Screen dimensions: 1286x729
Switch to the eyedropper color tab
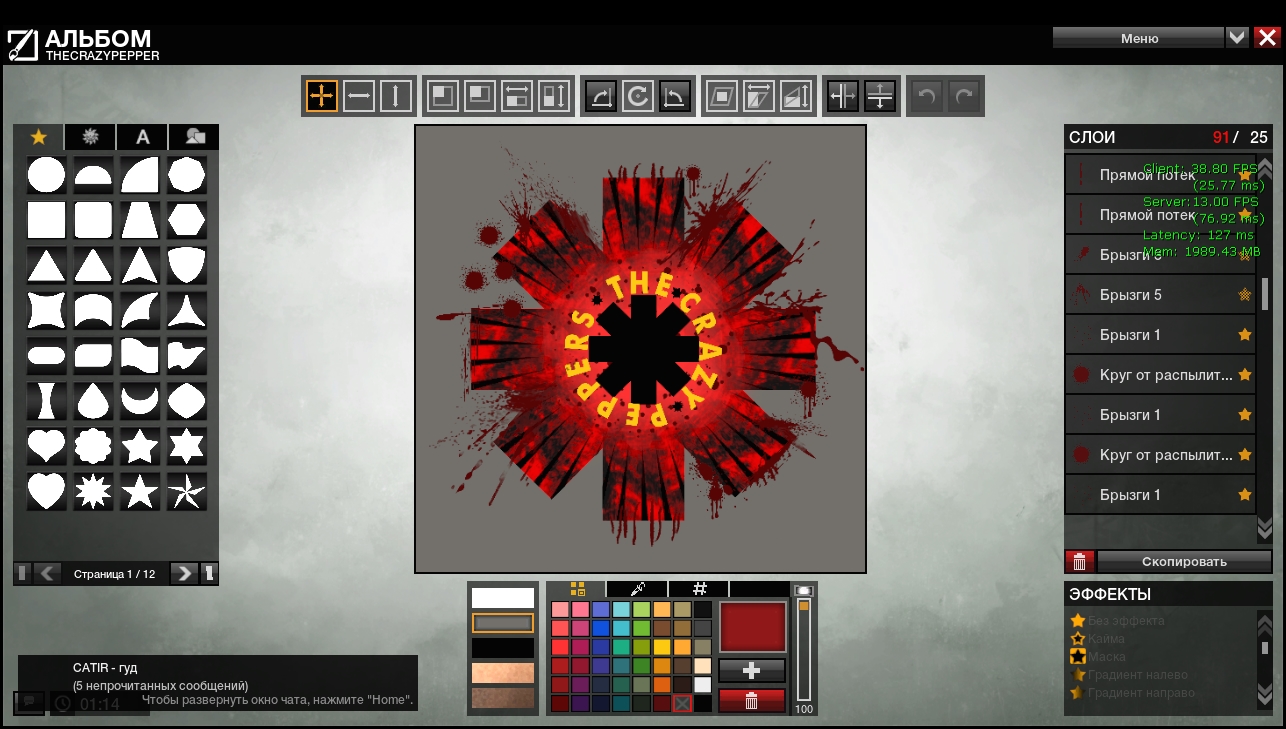[x=637, y=589]
